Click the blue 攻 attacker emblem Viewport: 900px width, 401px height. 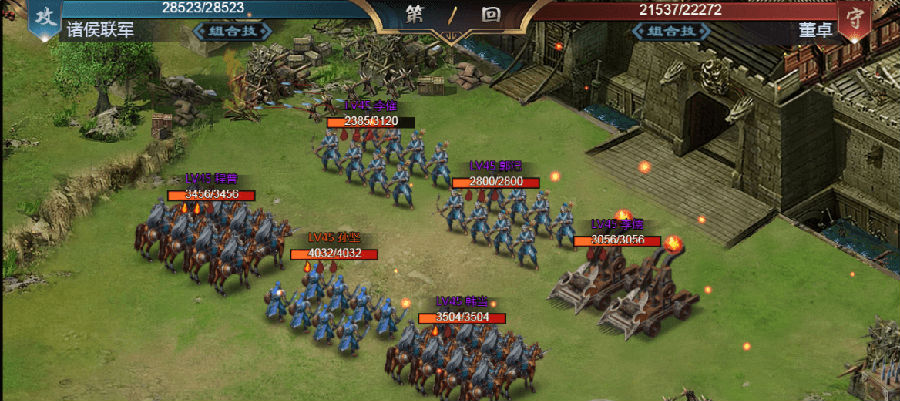click(44, 17)
